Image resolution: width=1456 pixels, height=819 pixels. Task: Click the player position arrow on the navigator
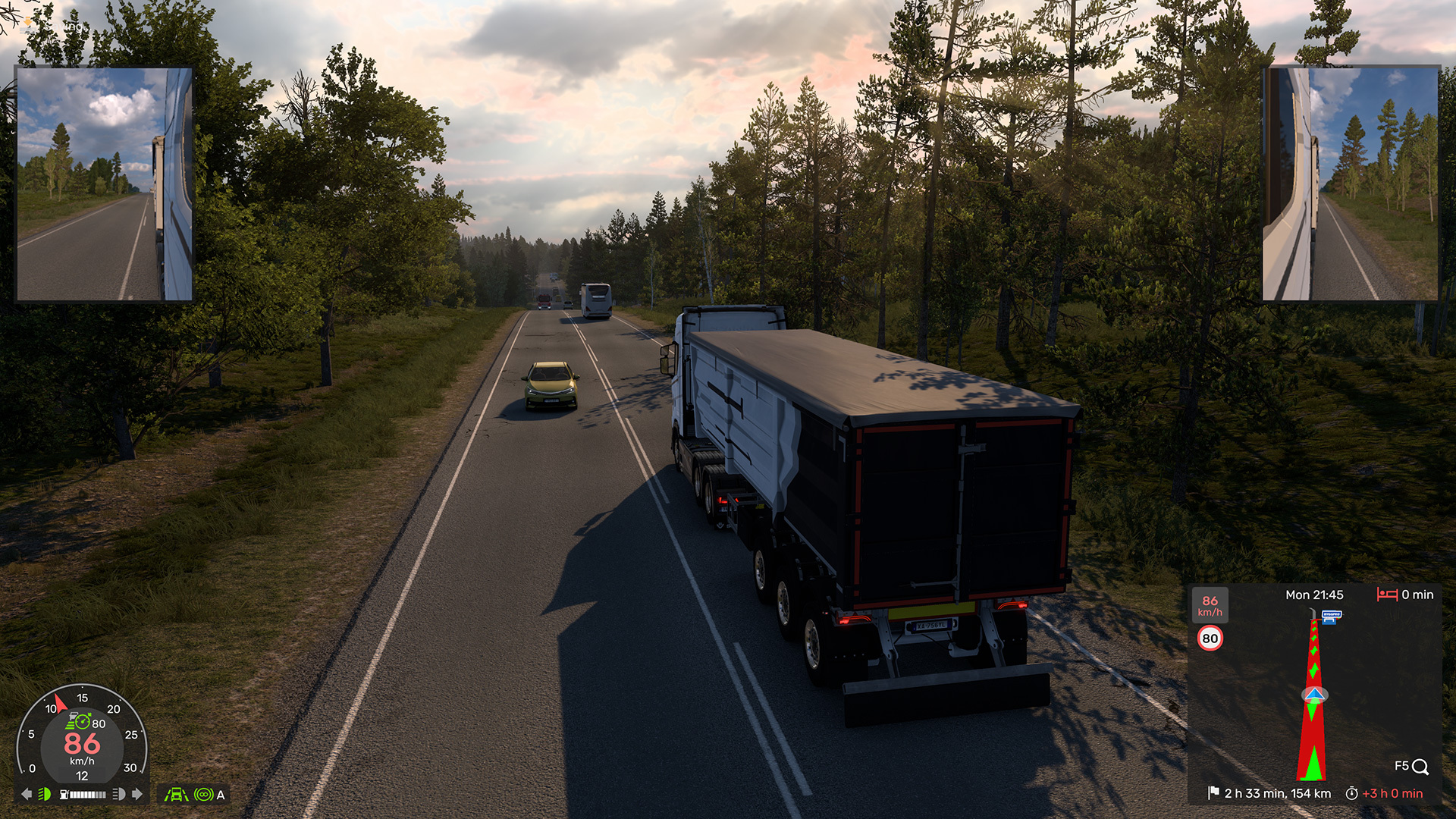[x=1314, y=695]
